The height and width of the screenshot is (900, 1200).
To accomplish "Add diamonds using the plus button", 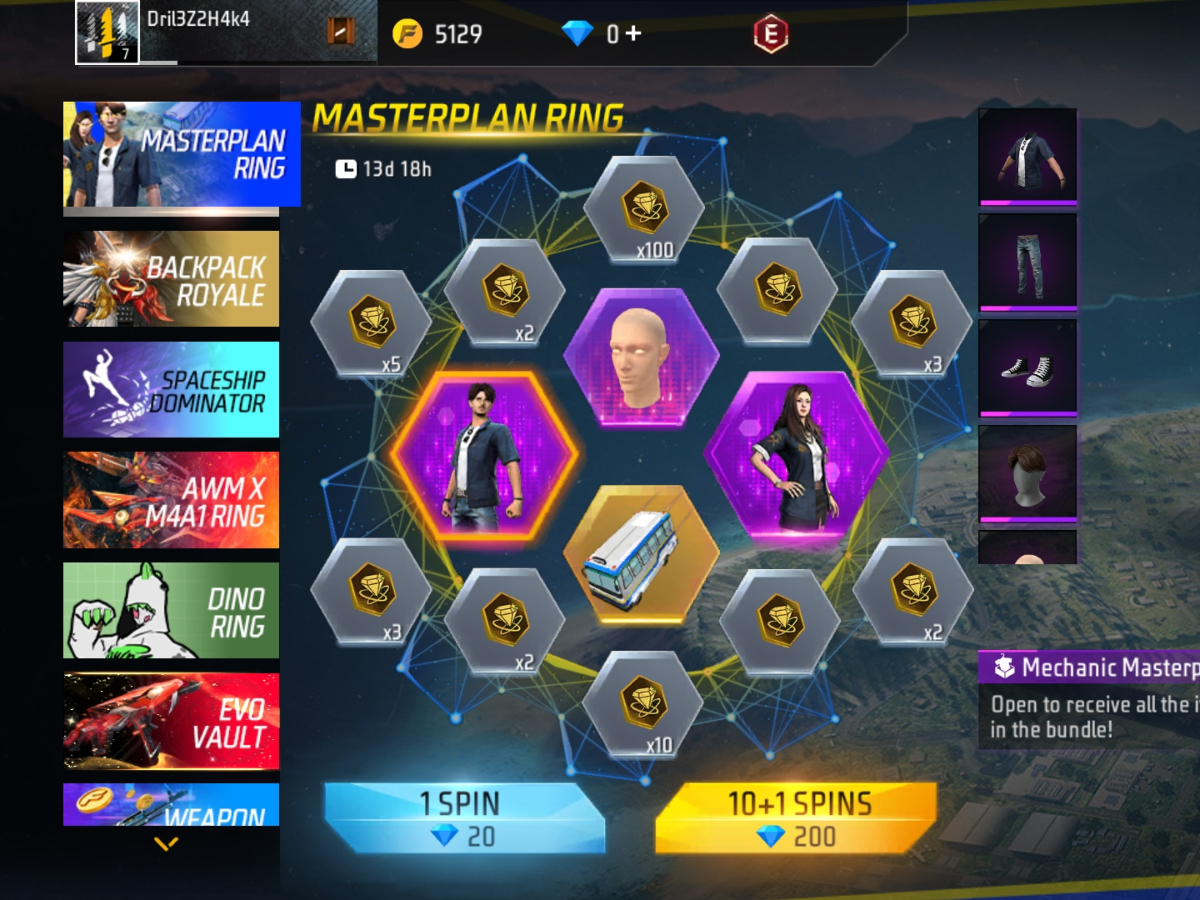I will [634, 34].
